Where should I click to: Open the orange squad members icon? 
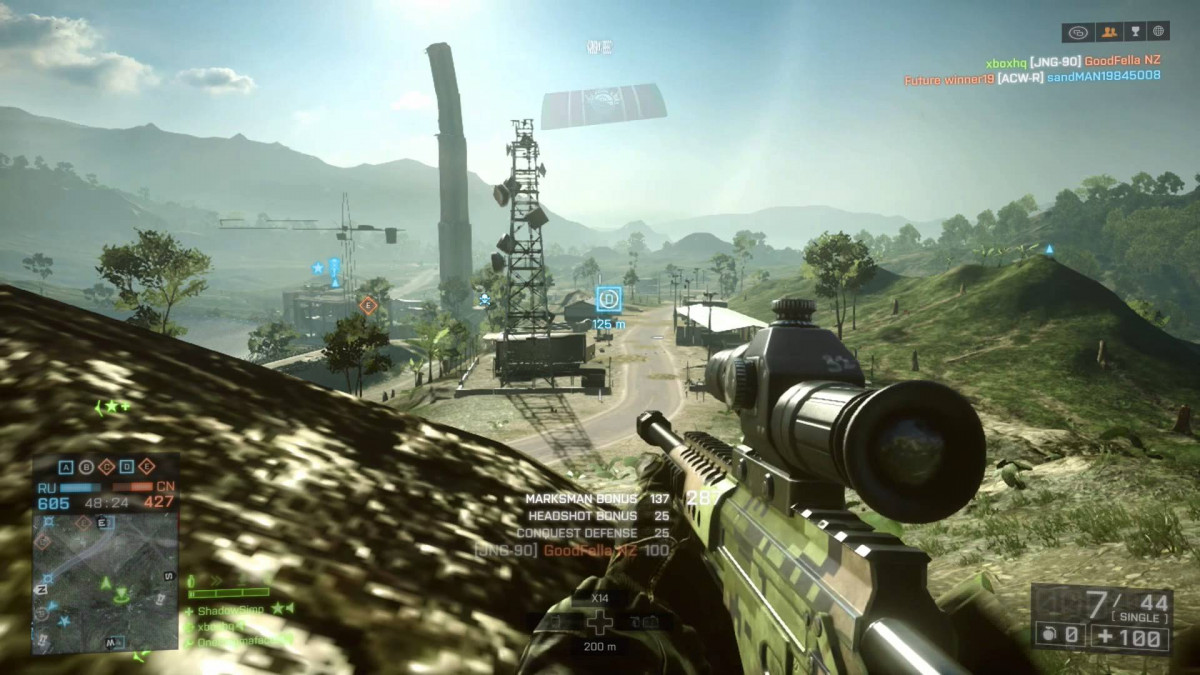(x=1108, y=32)
